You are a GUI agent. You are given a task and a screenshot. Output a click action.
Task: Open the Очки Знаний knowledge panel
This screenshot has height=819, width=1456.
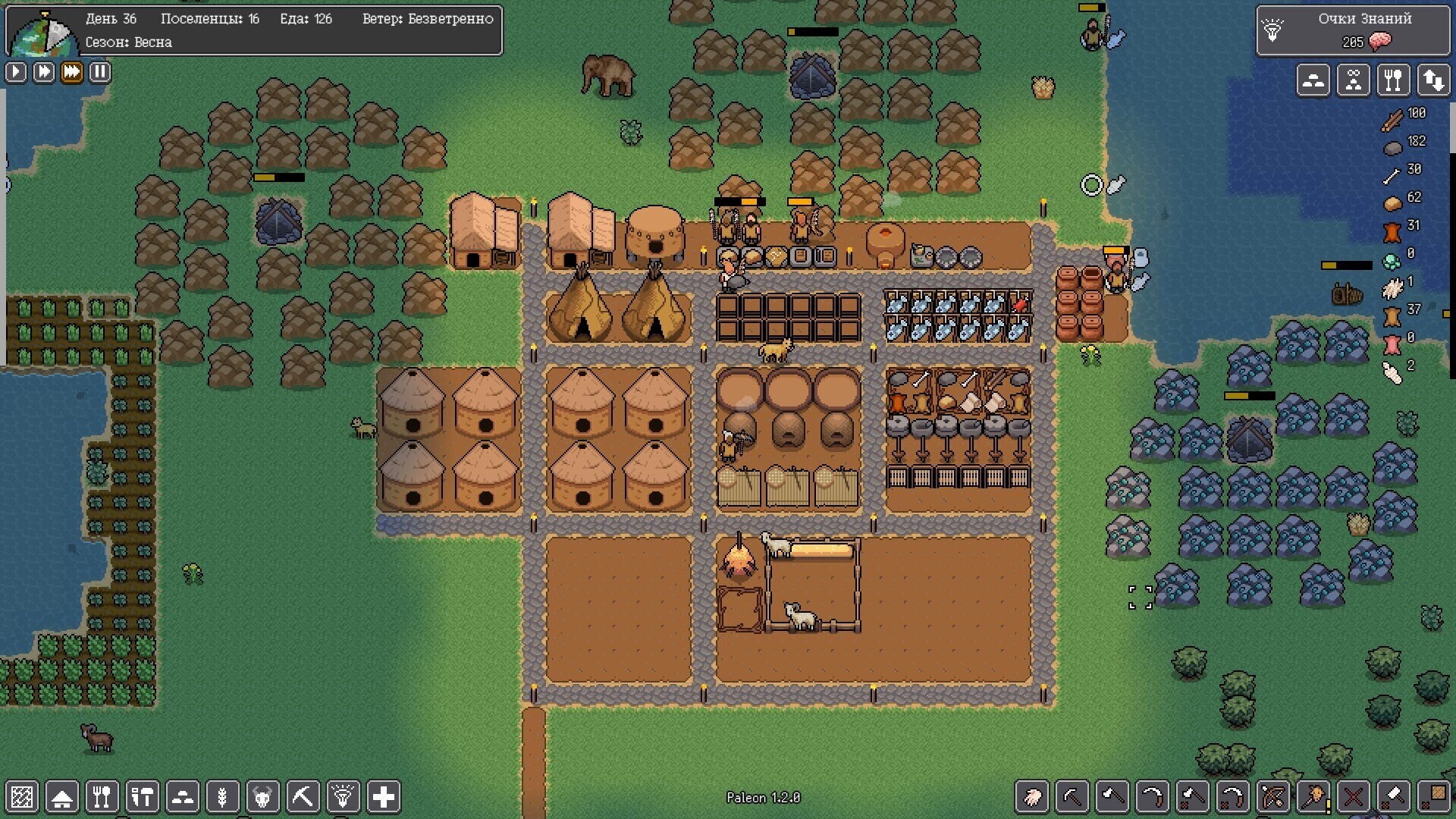pyautogui.click(x=1353, y=30)
